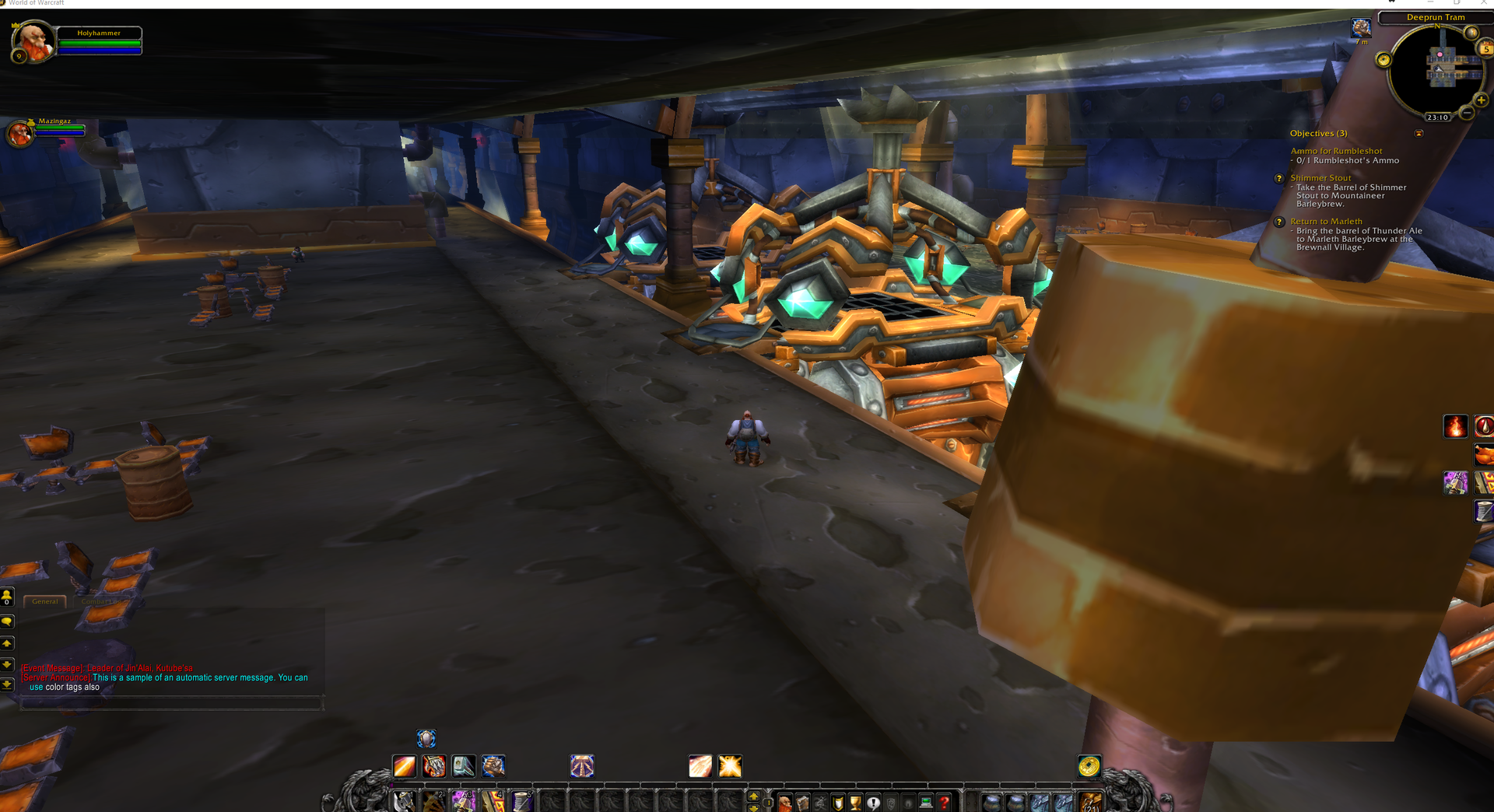Open the Dungeon Finder micro menu icon
The width and height of the screenshot is (1494, 812).
(909, 801)
